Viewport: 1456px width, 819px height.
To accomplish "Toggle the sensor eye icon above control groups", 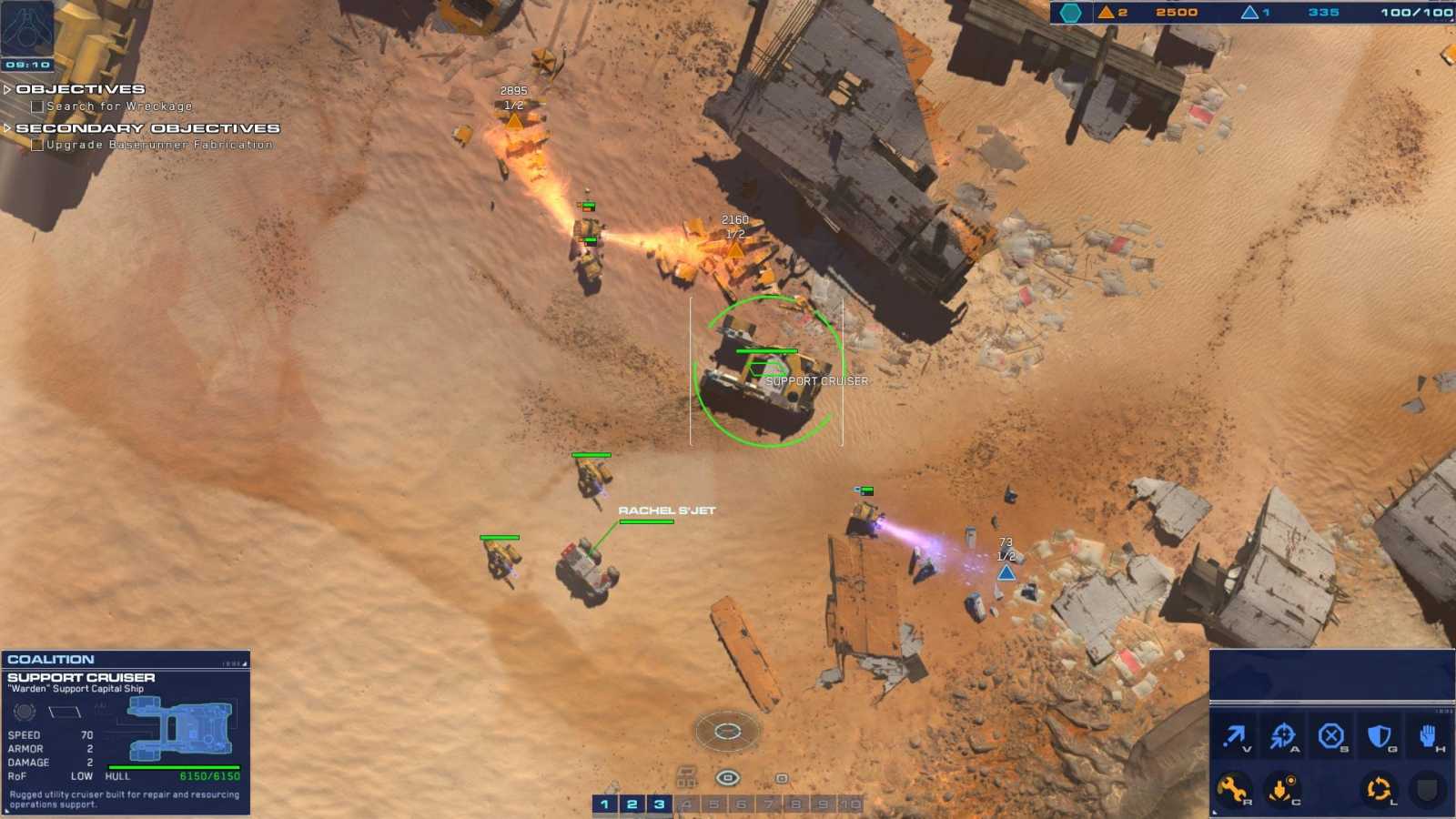I will coord(728,775).
